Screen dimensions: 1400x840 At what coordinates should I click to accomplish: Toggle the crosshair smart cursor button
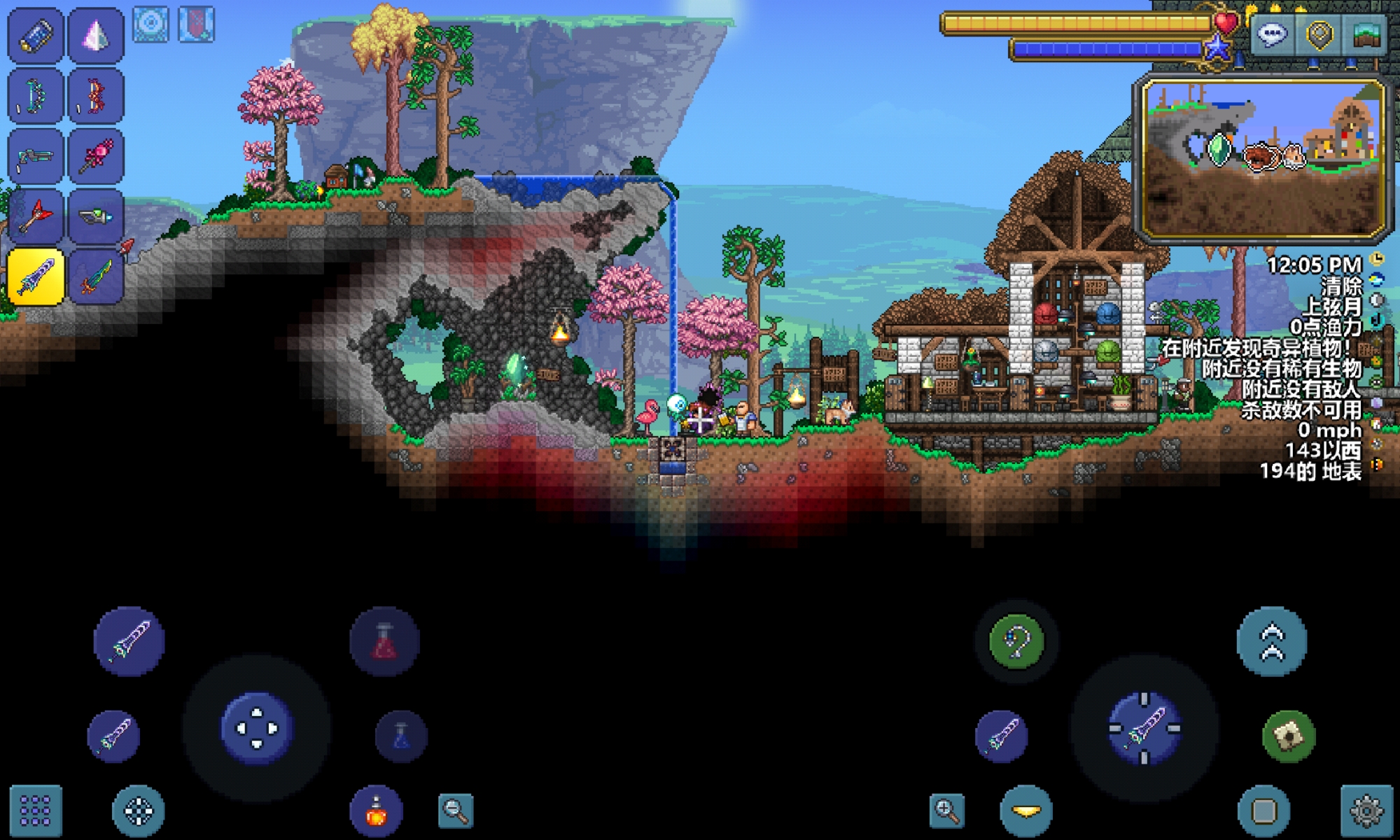(x=138, y=811)
